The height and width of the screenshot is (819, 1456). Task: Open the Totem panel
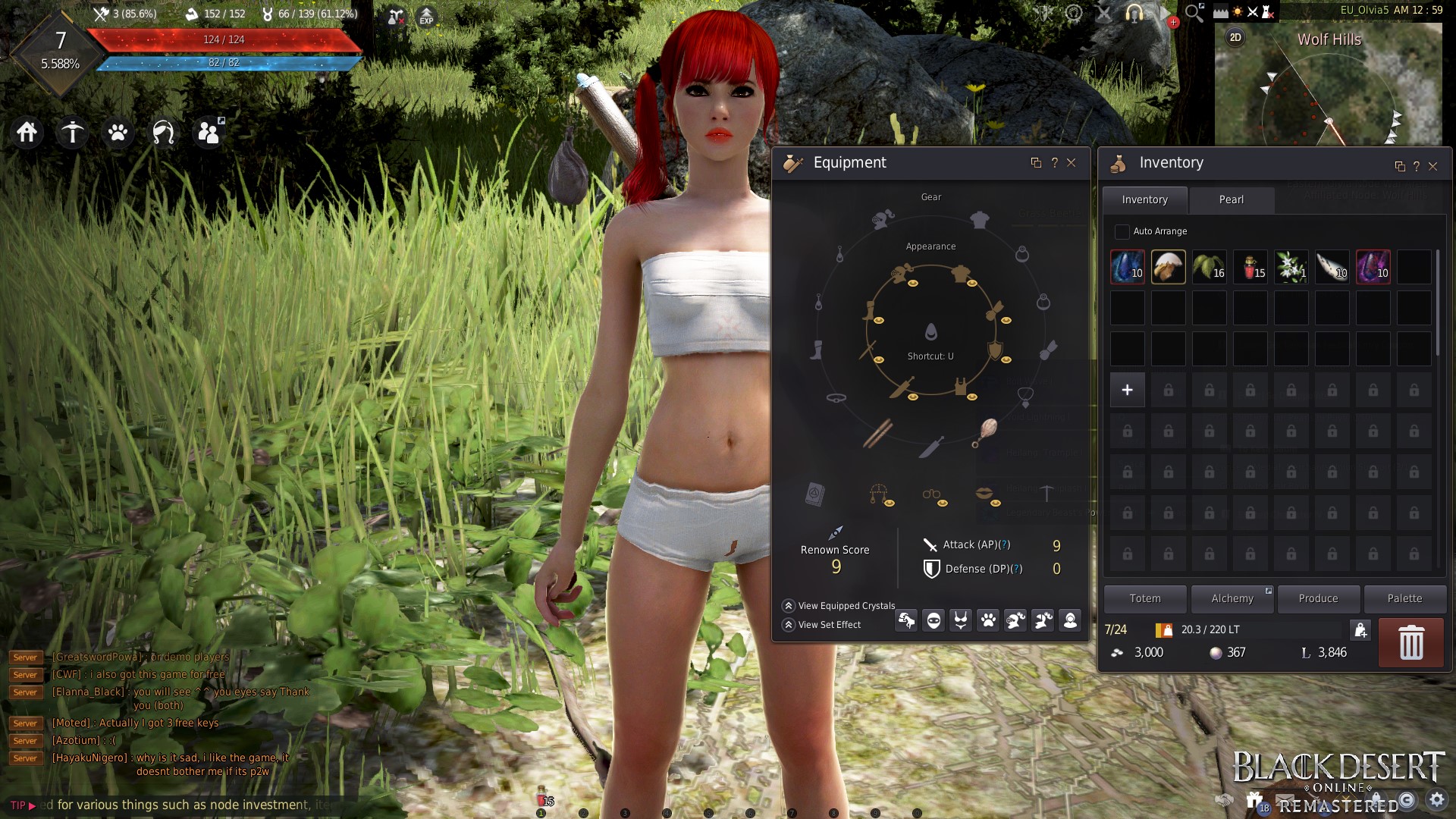[x=1144, y=598]
